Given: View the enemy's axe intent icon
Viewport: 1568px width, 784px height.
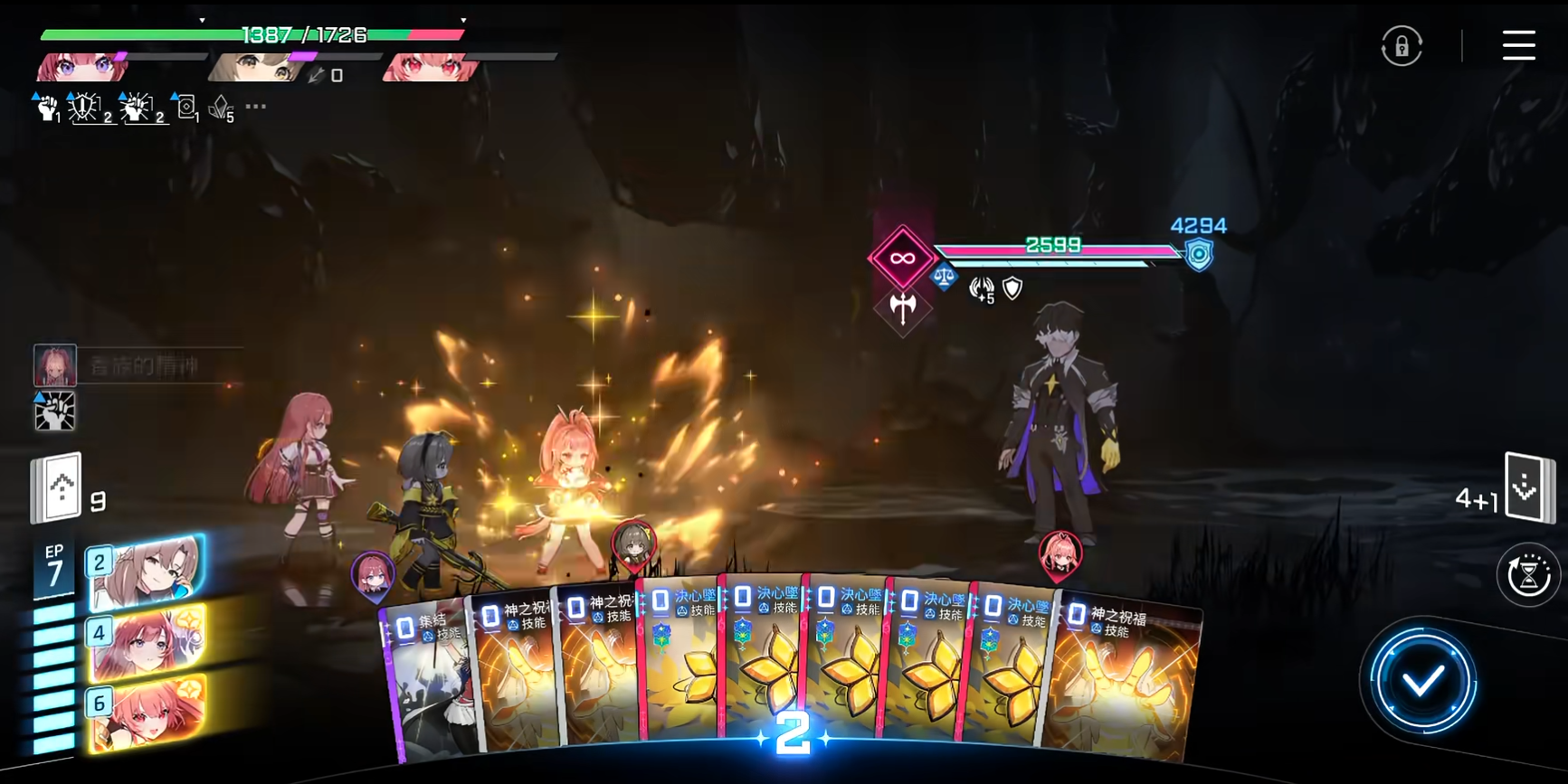Looking at the screenshot, I should pyautogui.click(x=902, y=308).
